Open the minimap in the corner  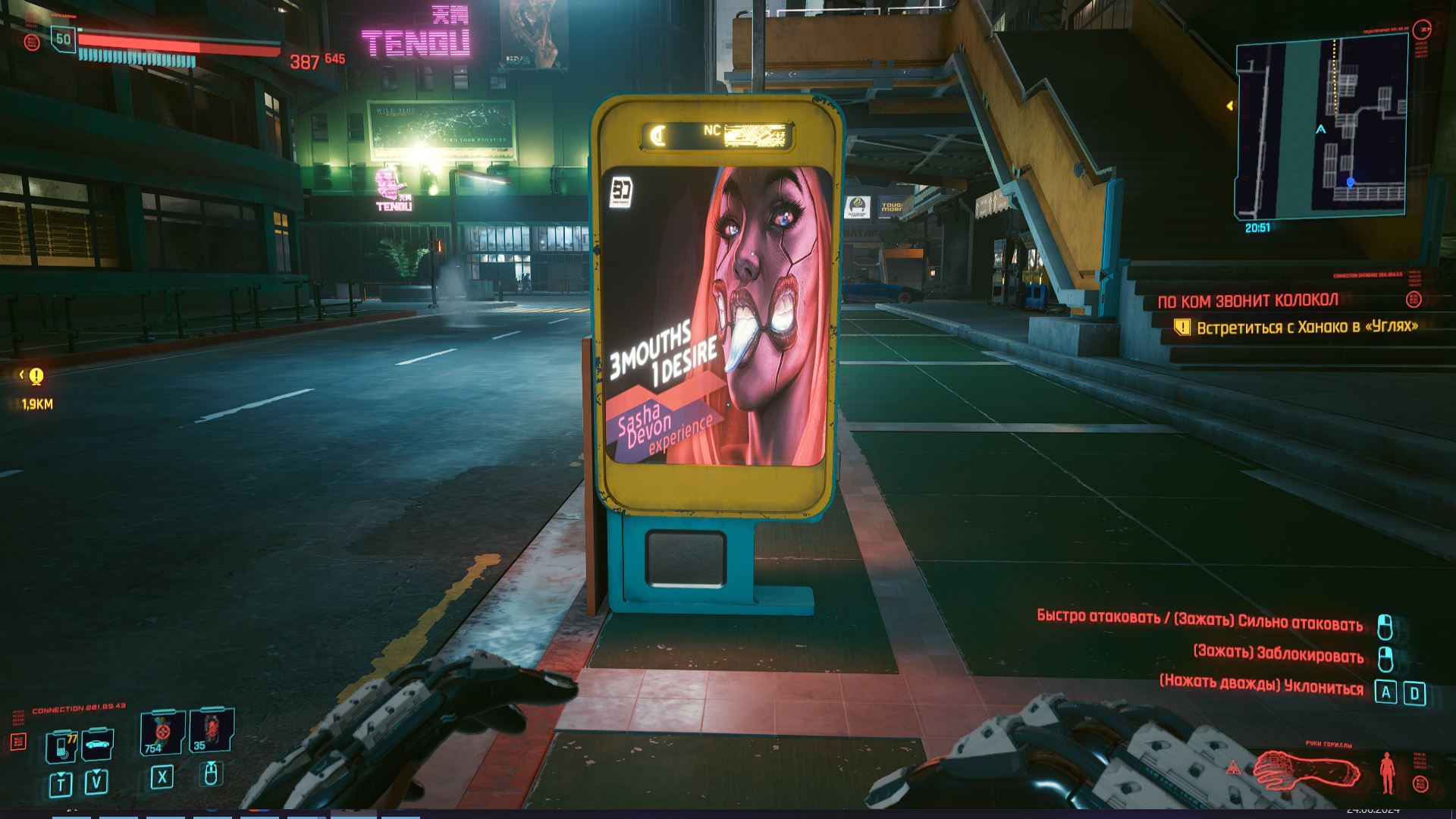pos(1321,130)
